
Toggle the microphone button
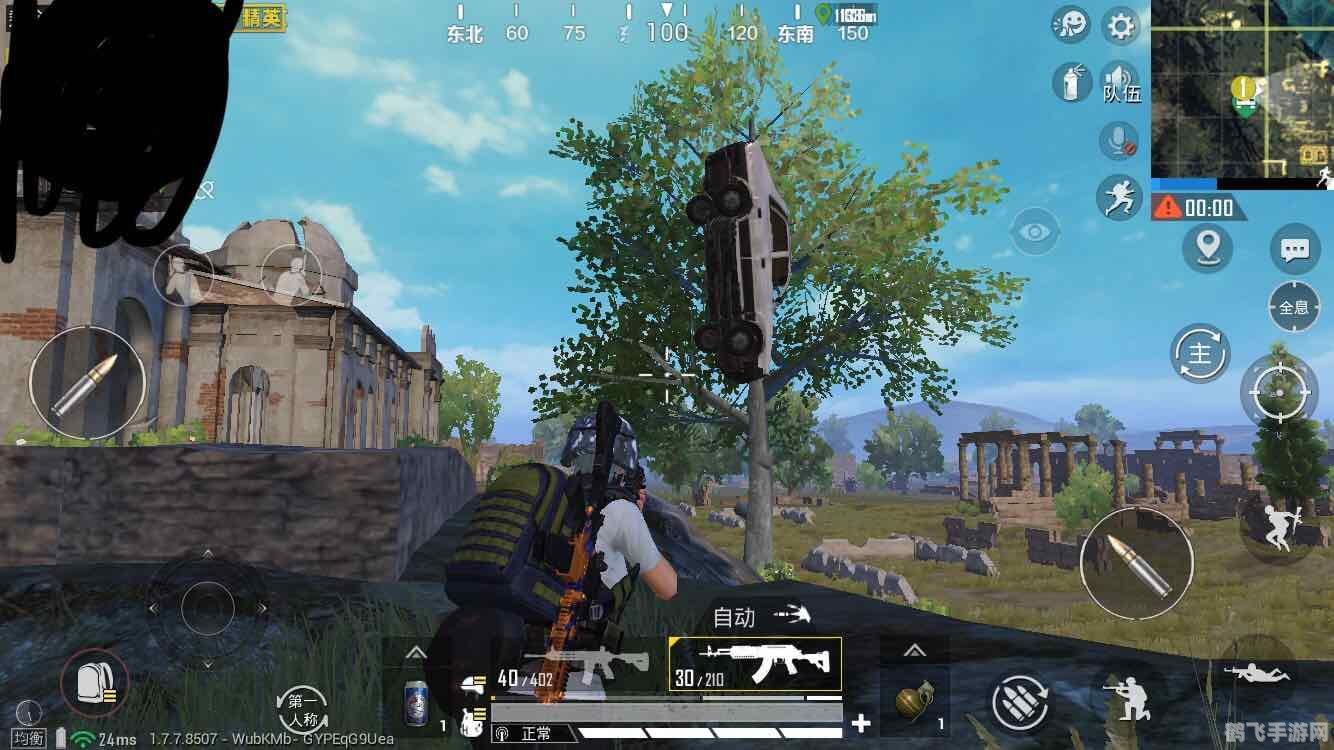click(x=1119, y=140)
